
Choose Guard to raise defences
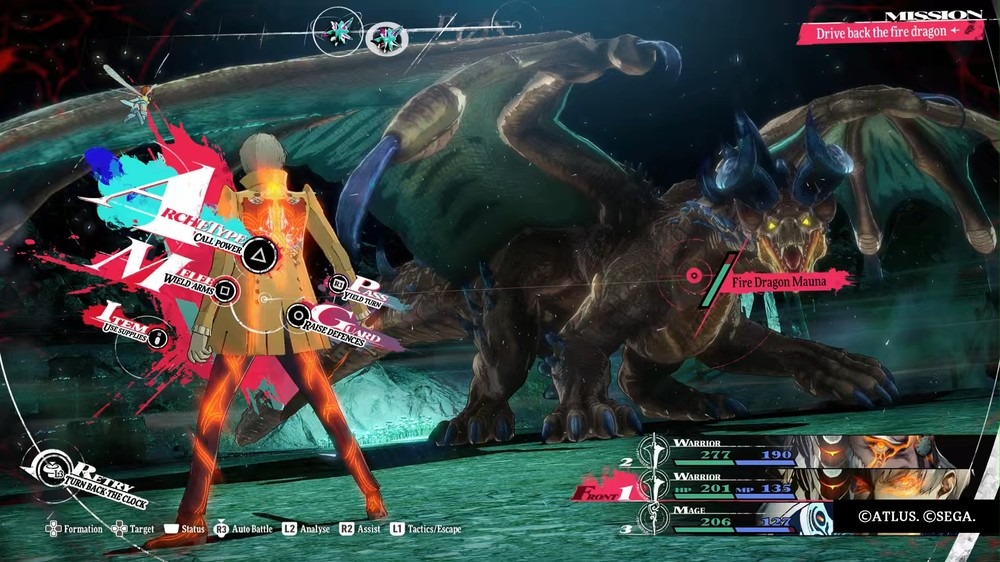click(297, 318)
